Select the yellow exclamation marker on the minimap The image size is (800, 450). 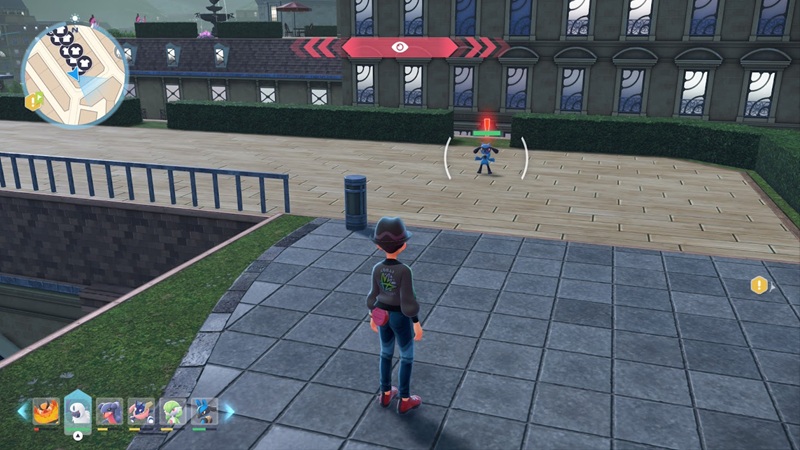pyautogui.click(x=34, y=100)
